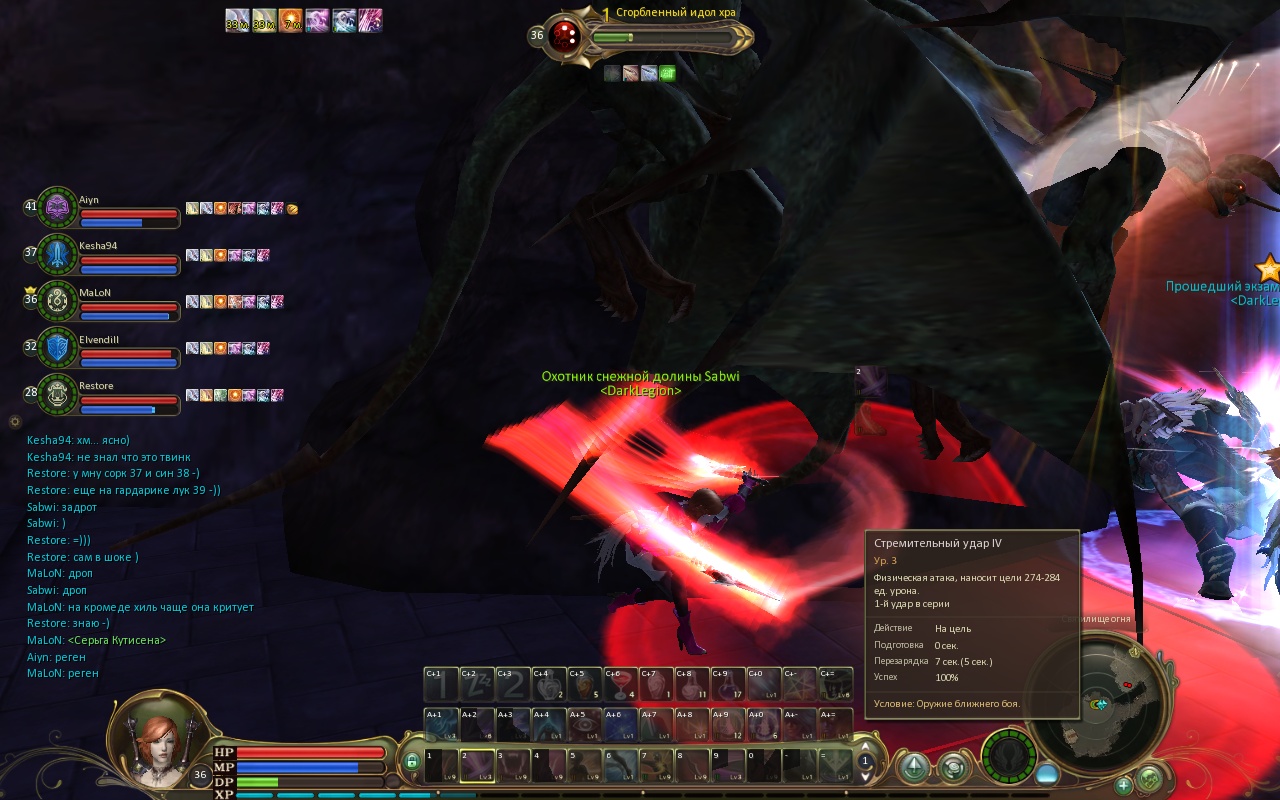Activate the highlighted skill in slot 2
Viewport: 1280px width, 800px height.
[477, 765]
